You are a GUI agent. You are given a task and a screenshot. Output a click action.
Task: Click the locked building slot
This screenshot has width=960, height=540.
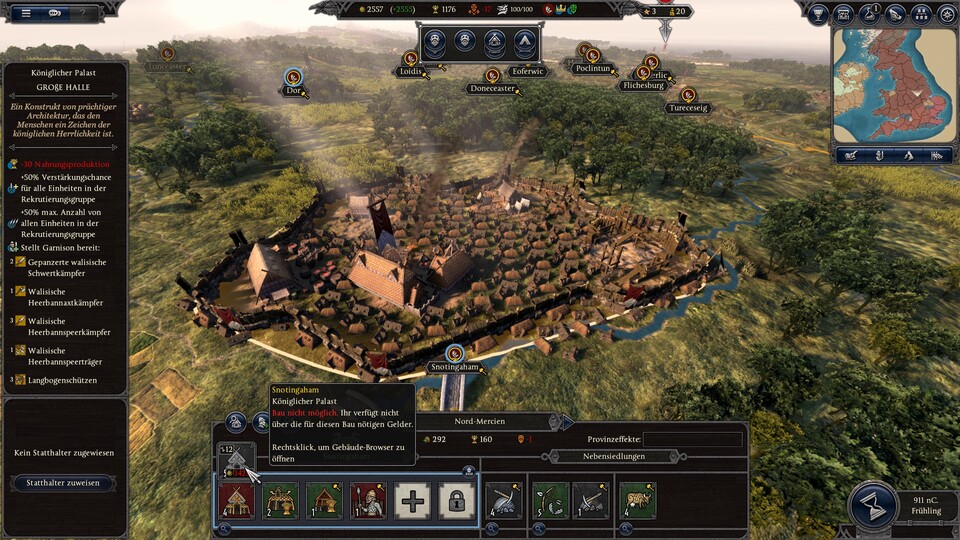(456, 501)
